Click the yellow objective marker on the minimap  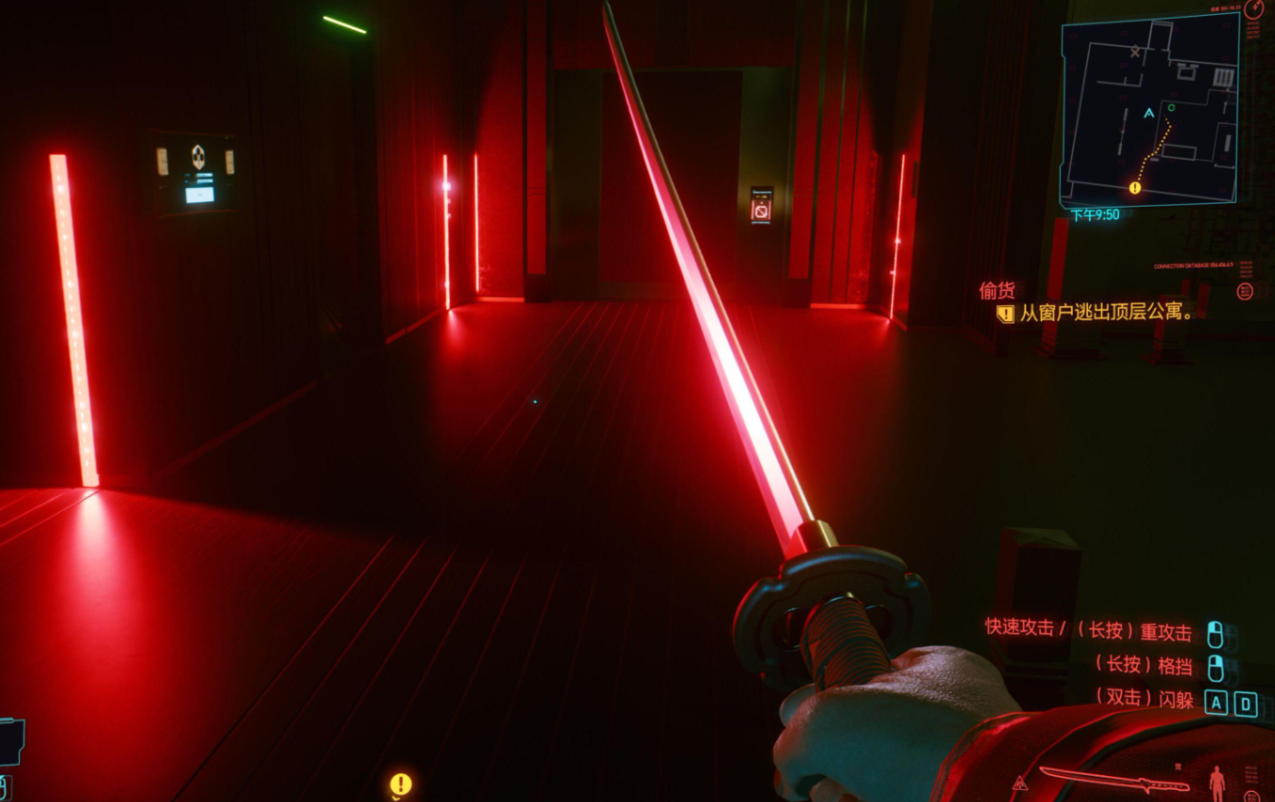1135,187
